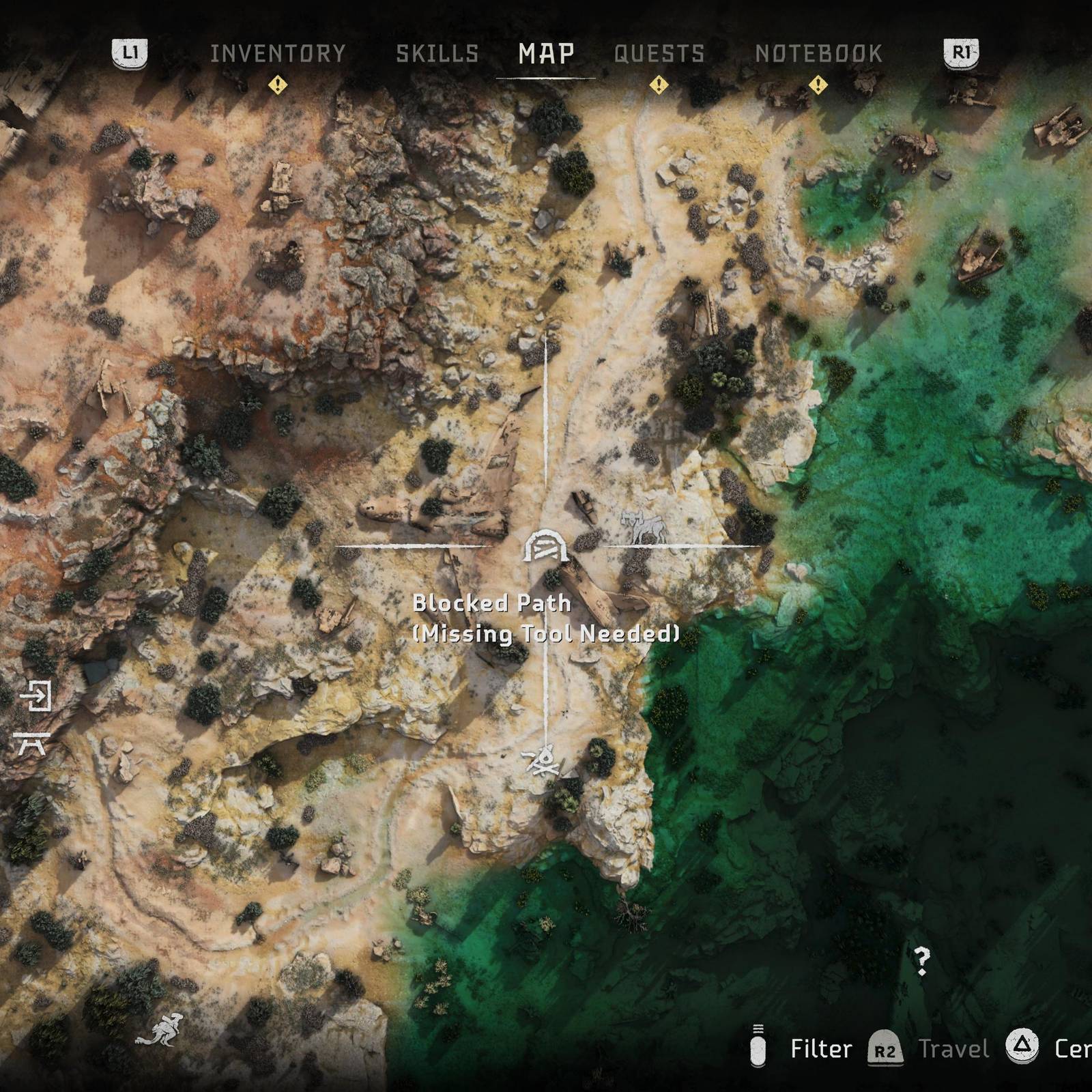This screenshot has height=1092, width=1092.
Task: Select the entrance arrow map marker
Action: click(x=35, y=695)
